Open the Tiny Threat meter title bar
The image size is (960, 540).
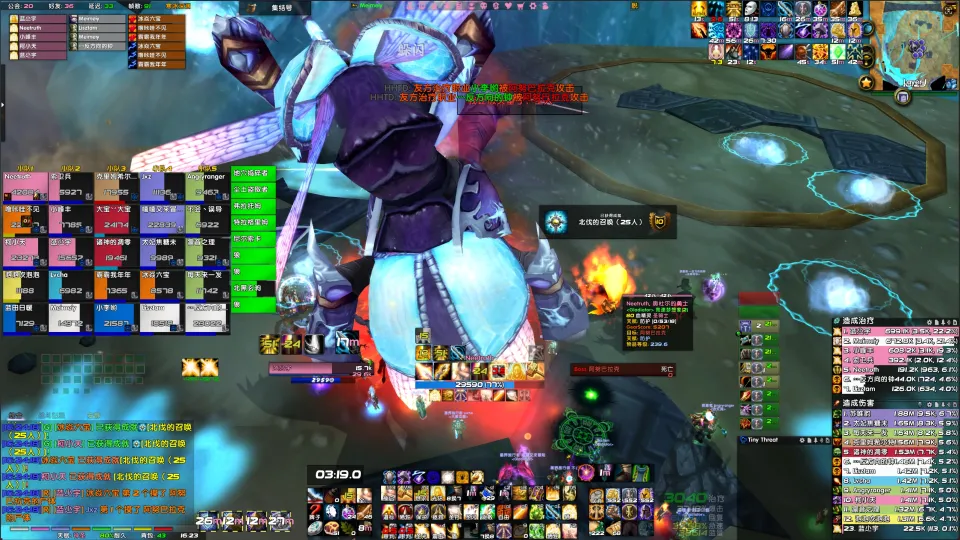tap(762, 440)
